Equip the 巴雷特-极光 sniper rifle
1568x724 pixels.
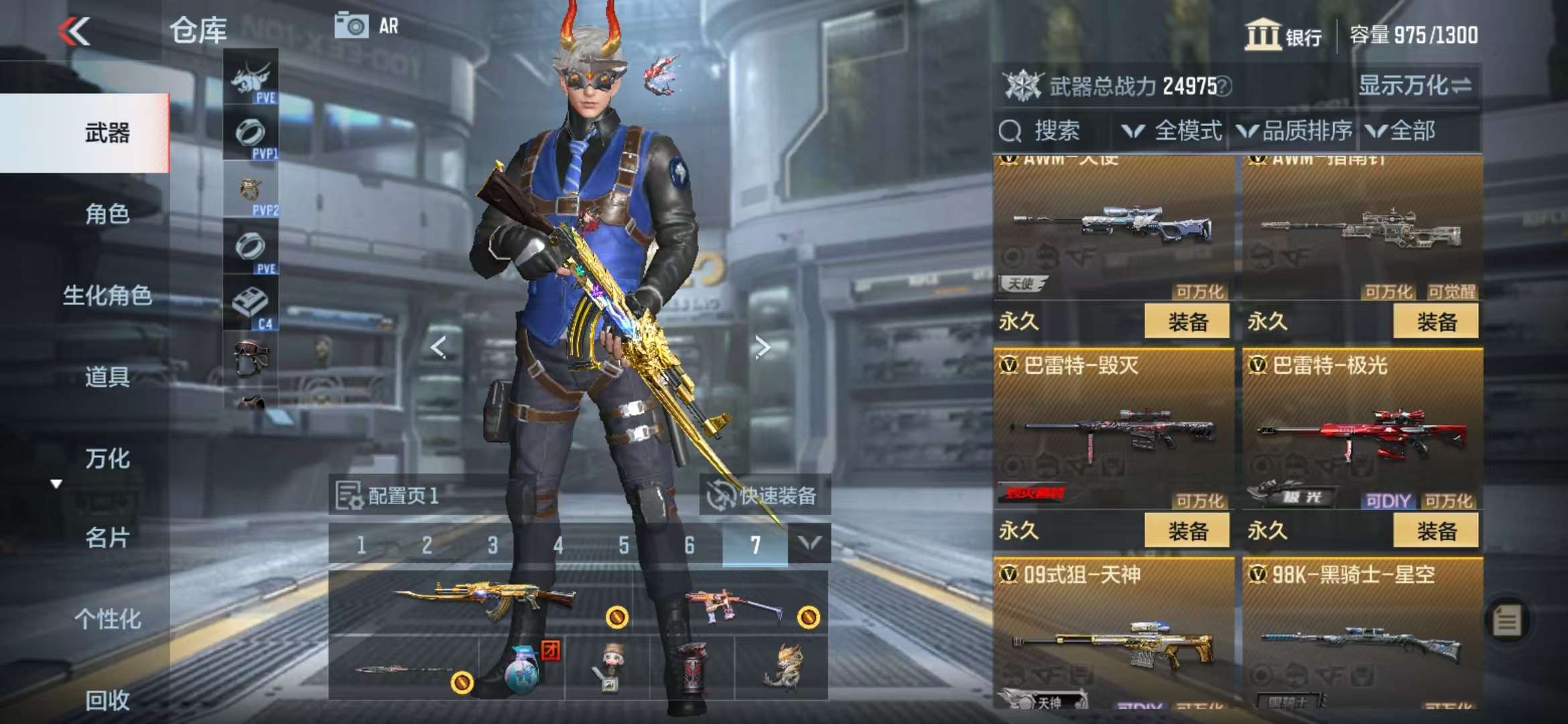tap(1435, 531)
